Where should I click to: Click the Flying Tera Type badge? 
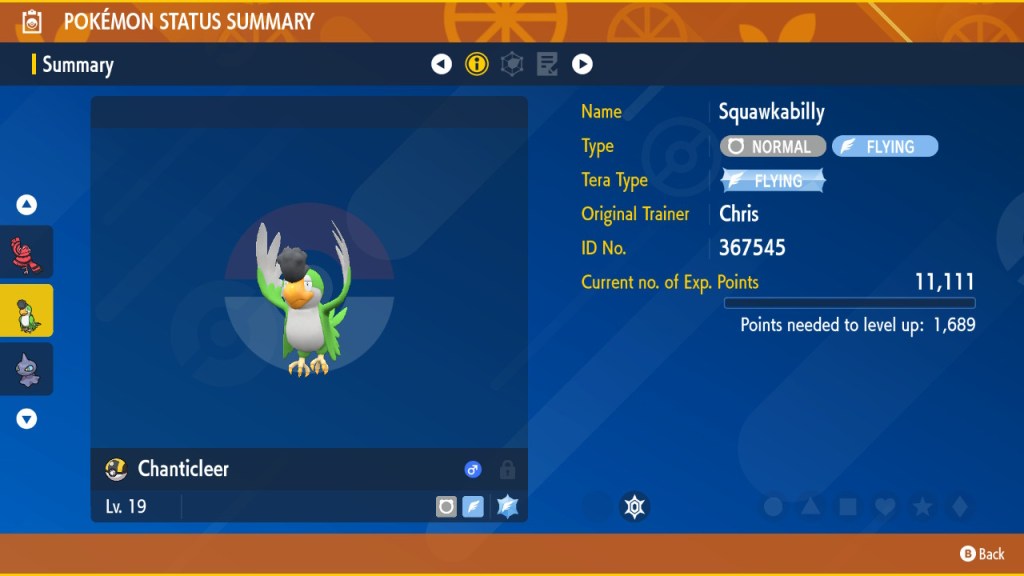pyautogui.click(x=774, y=181)
